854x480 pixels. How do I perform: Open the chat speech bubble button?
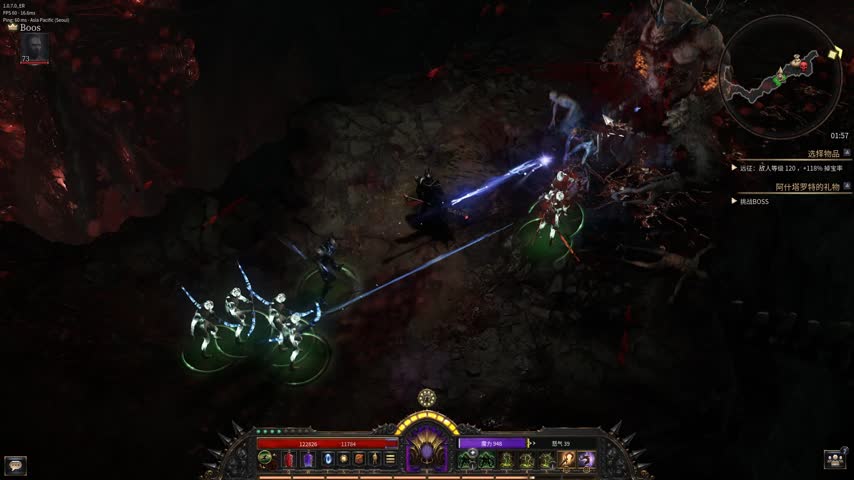click(15, 464)
